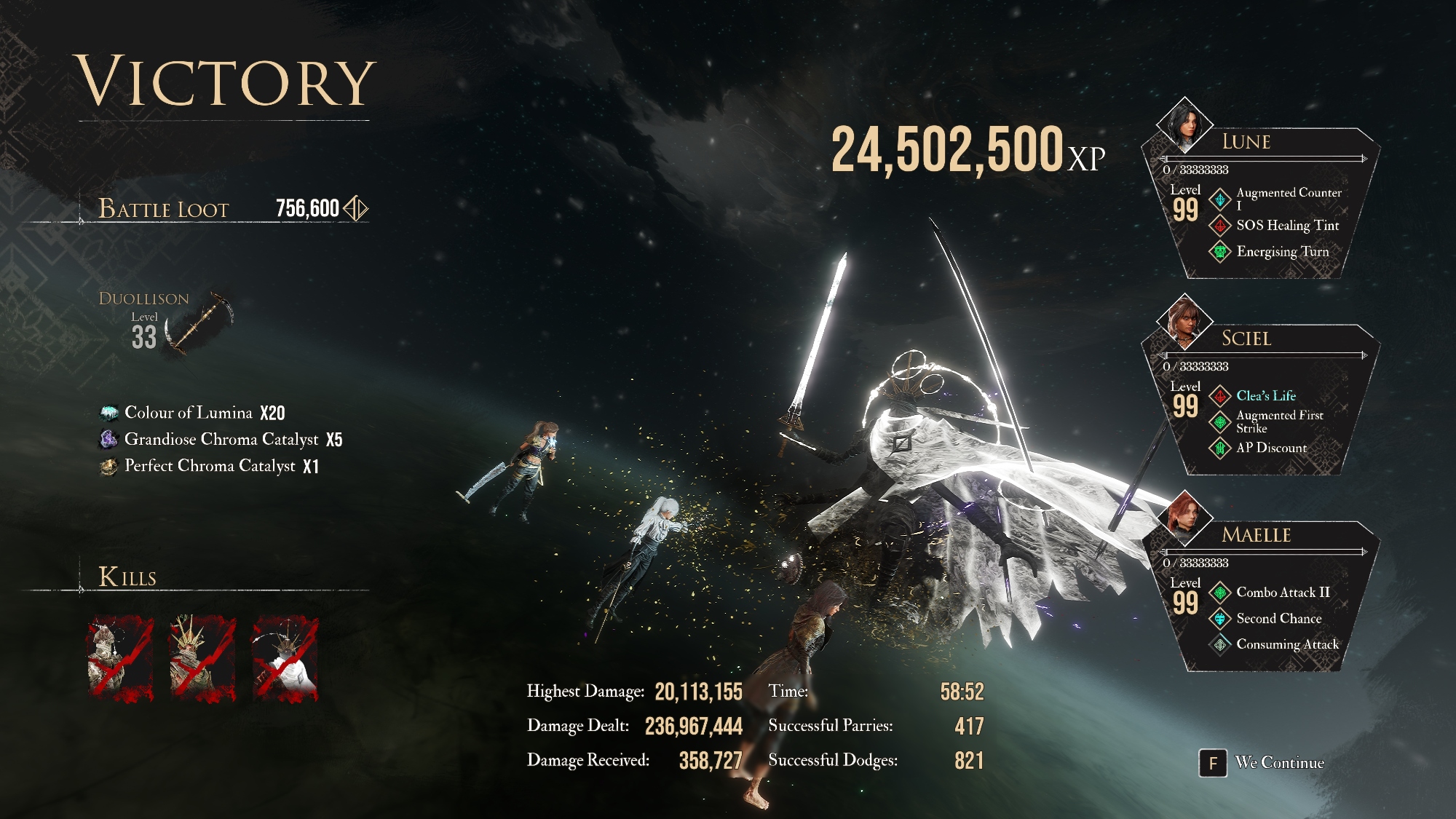The width and height of the screenshot is (1456, 819).
Task: Select Lune's character portrait
Action: pos(1184,125)
